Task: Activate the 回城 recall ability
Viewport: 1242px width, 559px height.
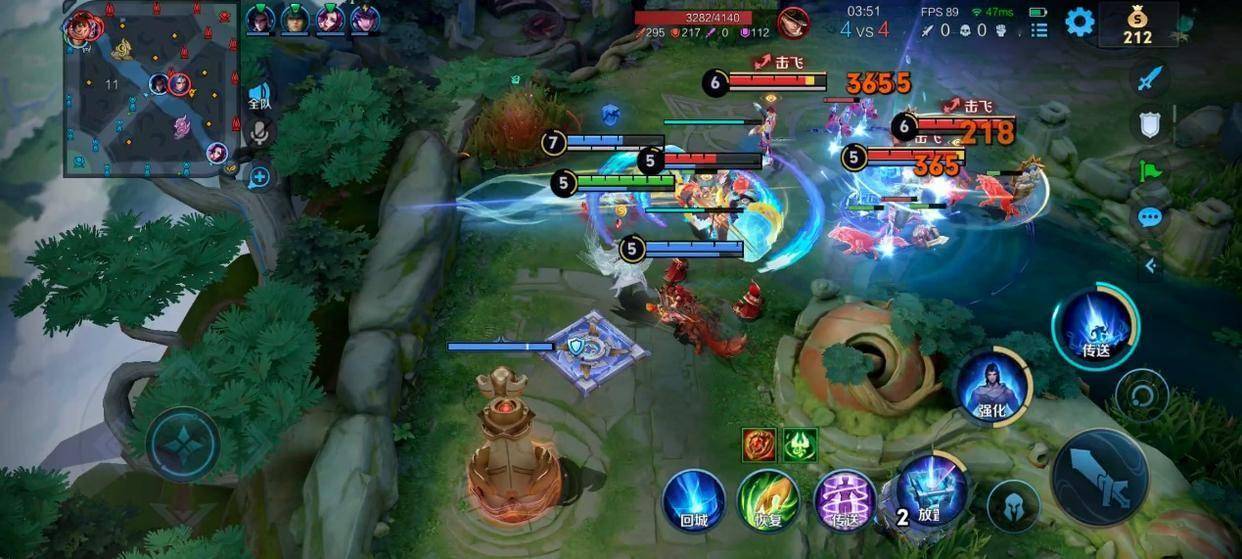Action: (693, 499)
